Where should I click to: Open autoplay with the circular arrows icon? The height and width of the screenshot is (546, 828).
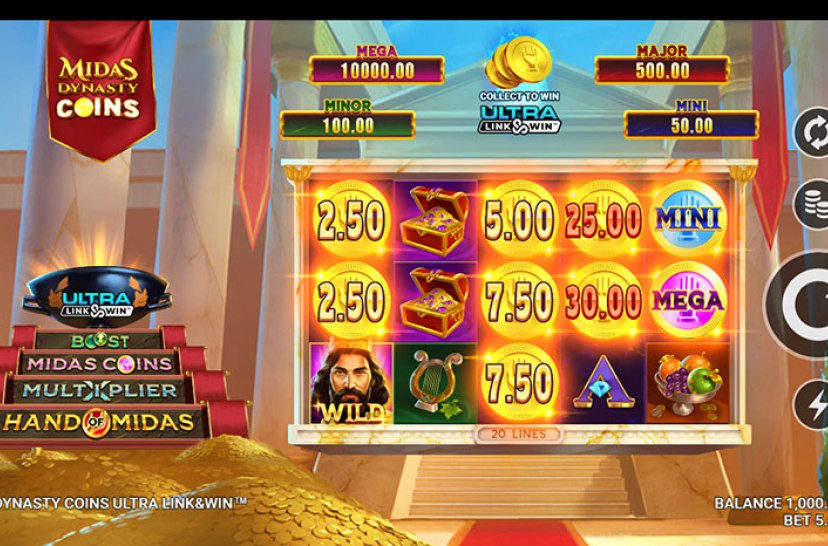click(x=812, y=134)
